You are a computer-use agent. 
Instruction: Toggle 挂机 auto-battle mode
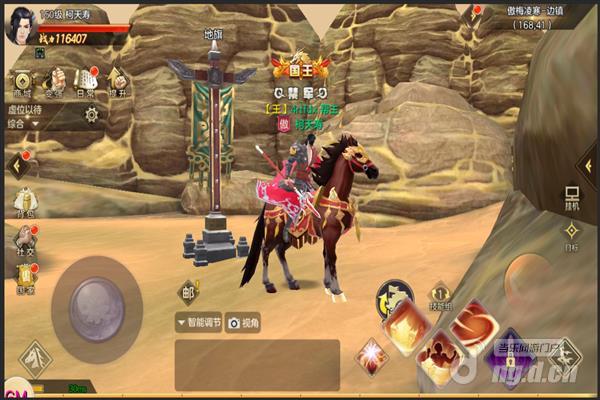point(572,196)
